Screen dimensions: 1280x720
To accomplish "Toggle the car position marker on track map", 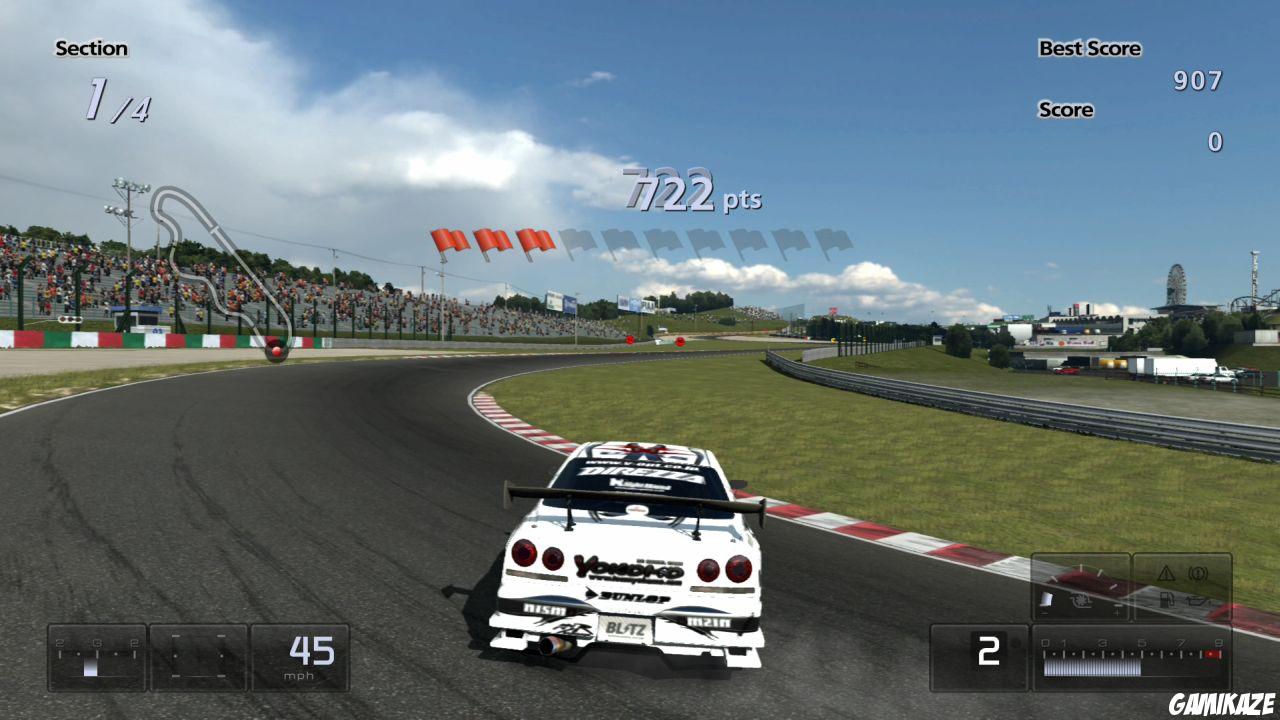I will [276, 352].
